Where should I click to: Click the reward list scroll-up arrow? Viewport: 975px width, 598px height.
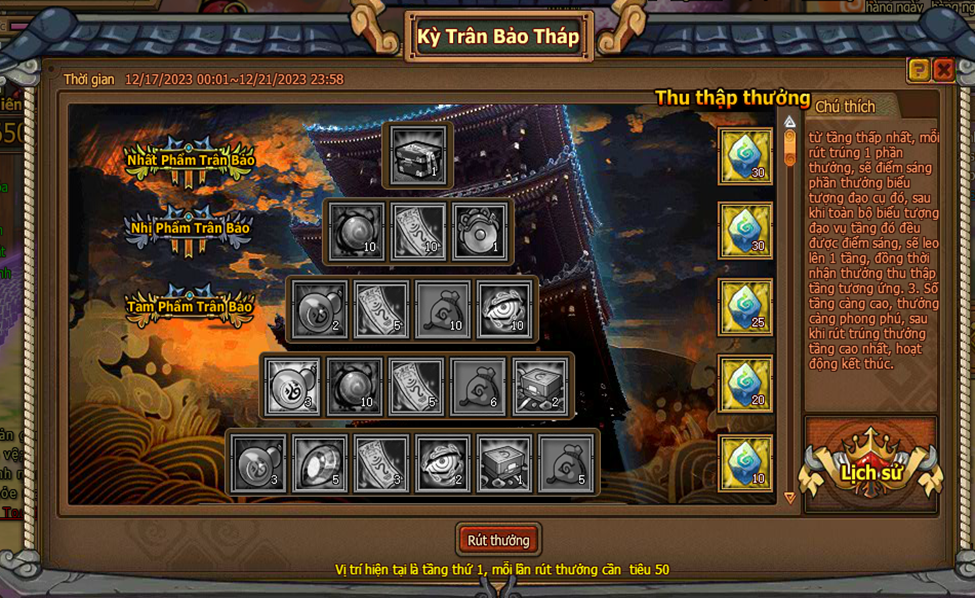tap(790, 123)
